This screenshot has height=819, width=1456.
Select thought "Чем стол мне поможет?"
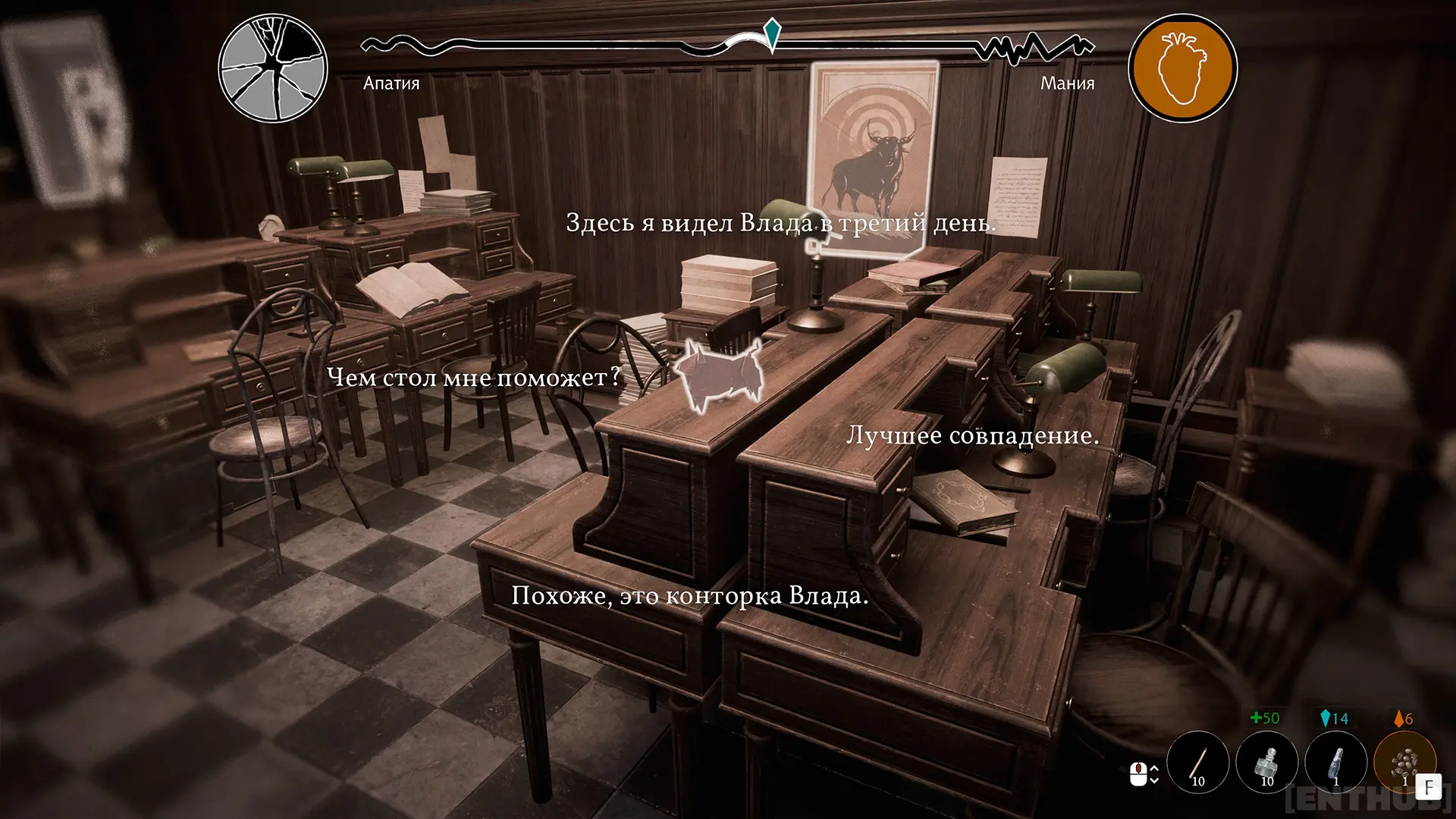tap(474, 377)
